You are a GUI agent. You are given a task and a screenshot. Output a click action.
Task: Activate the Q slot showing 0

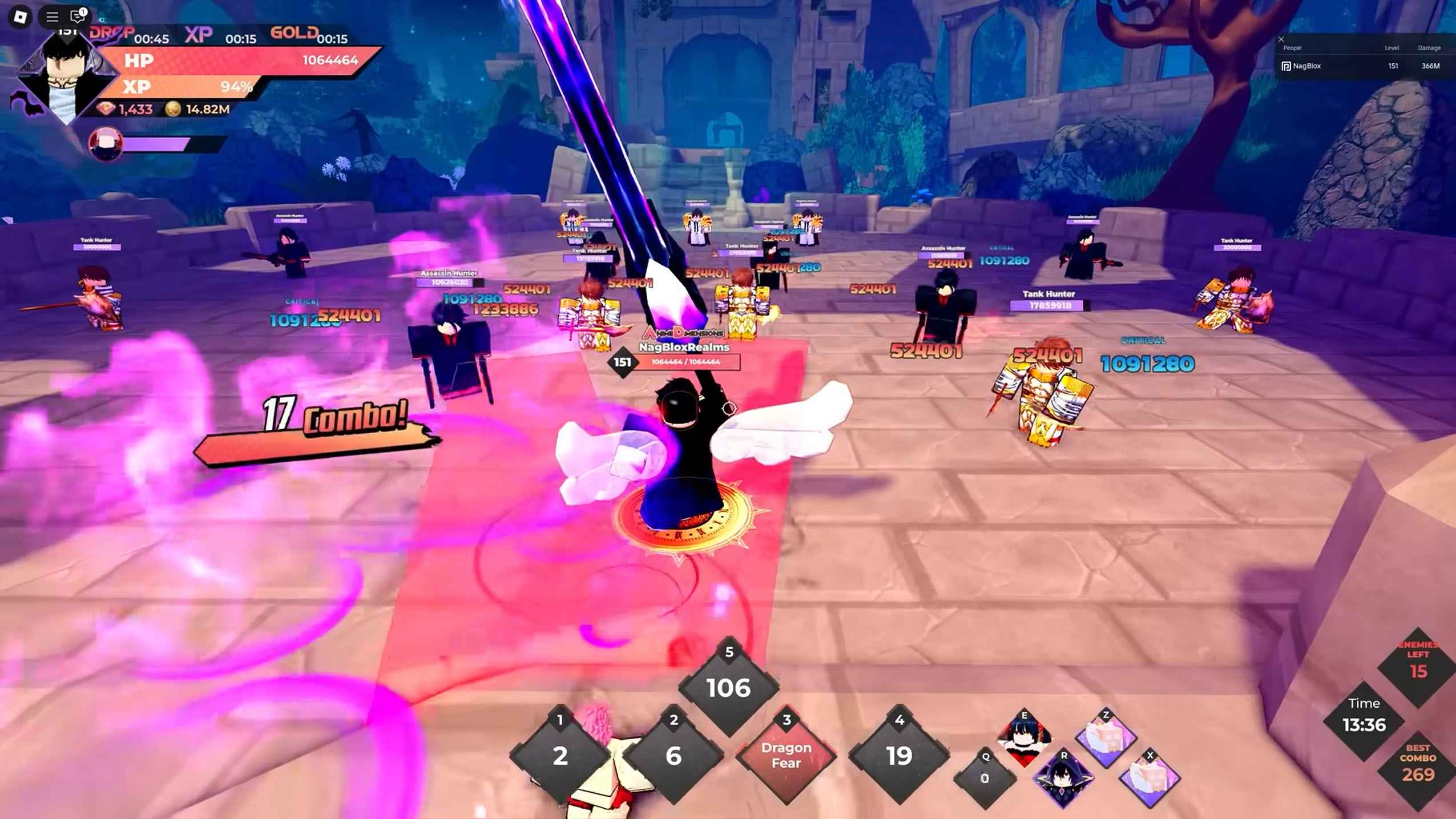(x=985, y=778)
